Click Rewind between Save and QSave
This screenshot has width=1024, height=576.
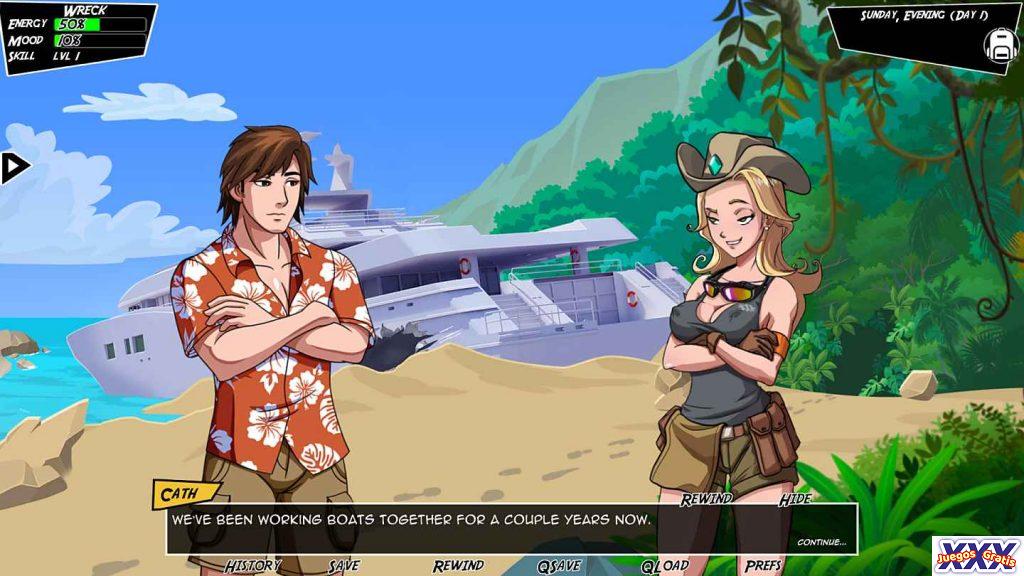point(458,566)
